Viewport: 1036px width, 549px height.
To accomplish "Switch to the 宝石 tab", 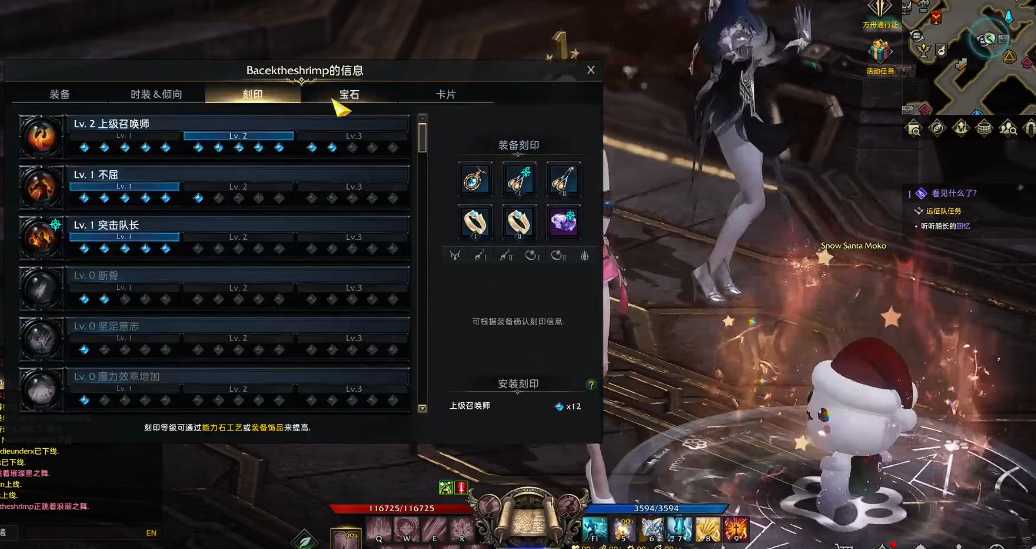I will coord(349,95).
